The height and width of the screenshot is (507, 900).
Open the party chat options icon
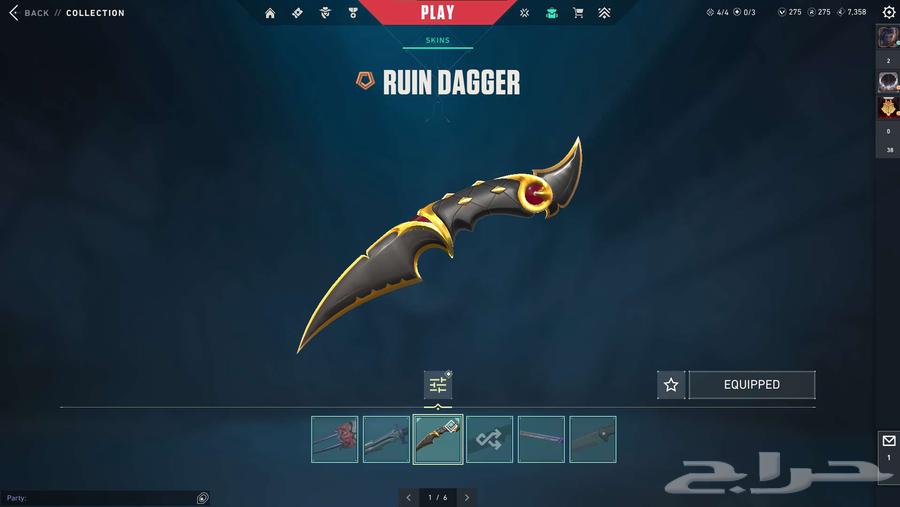[x=202, y=498]
